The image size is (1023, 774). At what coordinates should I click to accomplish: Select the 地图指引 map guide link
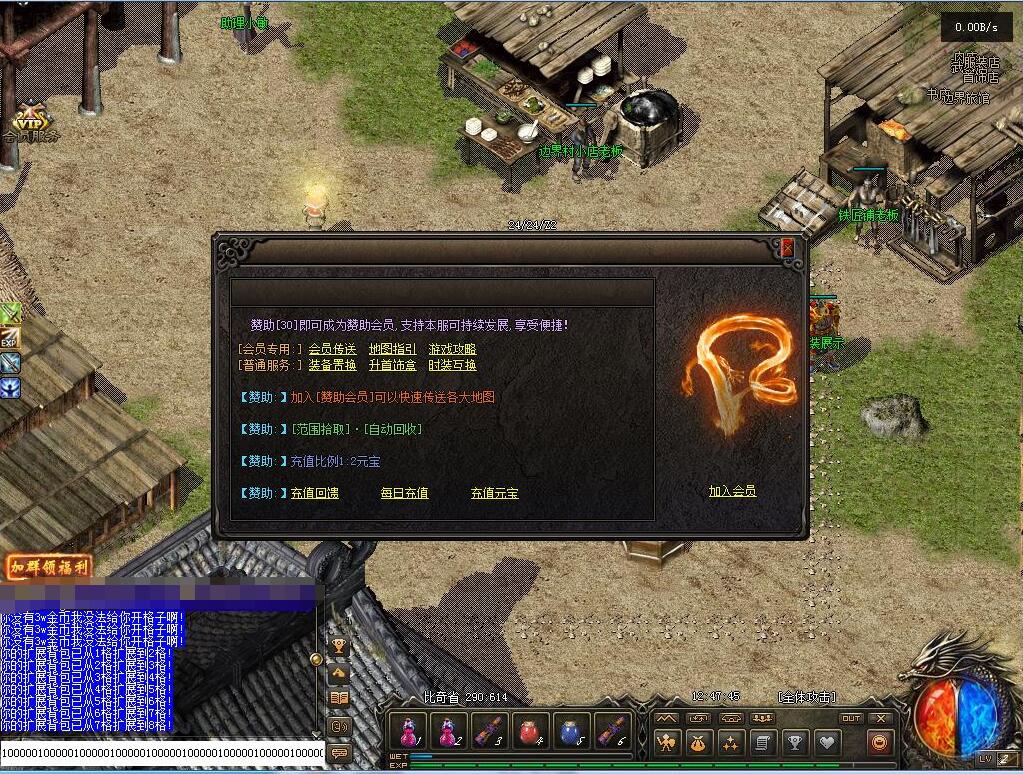click(x=393, y=349)
